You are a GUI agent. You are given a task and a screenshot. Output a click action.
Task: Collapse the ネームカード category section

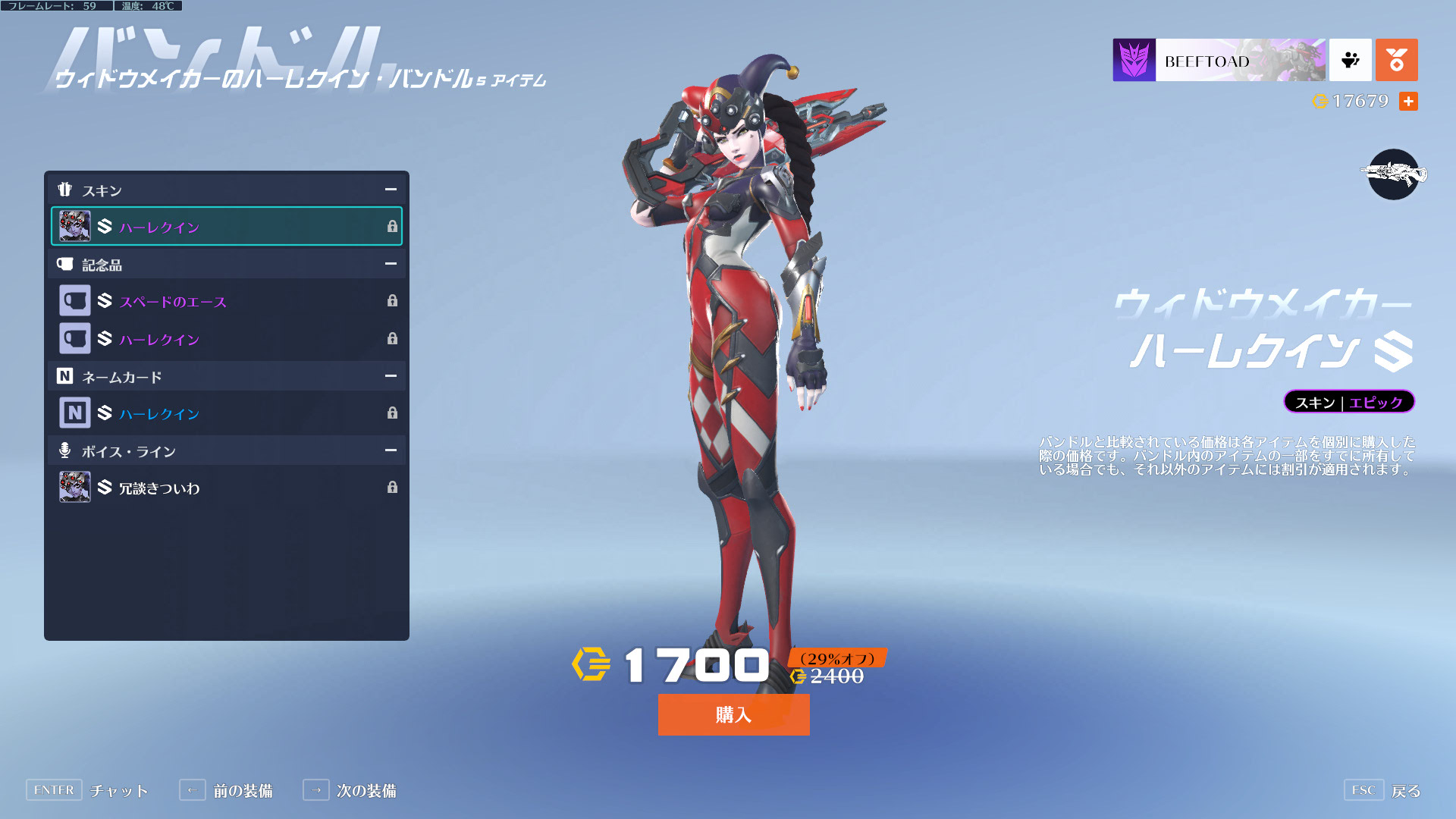click(x=391, y=376)
